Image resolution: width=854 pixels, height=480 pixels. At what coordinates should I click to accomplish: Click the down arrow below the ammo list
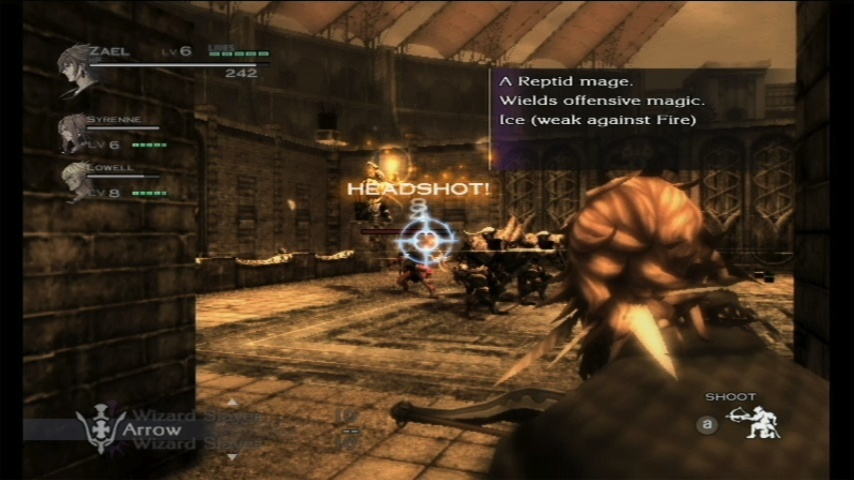(x=233, y=456)
